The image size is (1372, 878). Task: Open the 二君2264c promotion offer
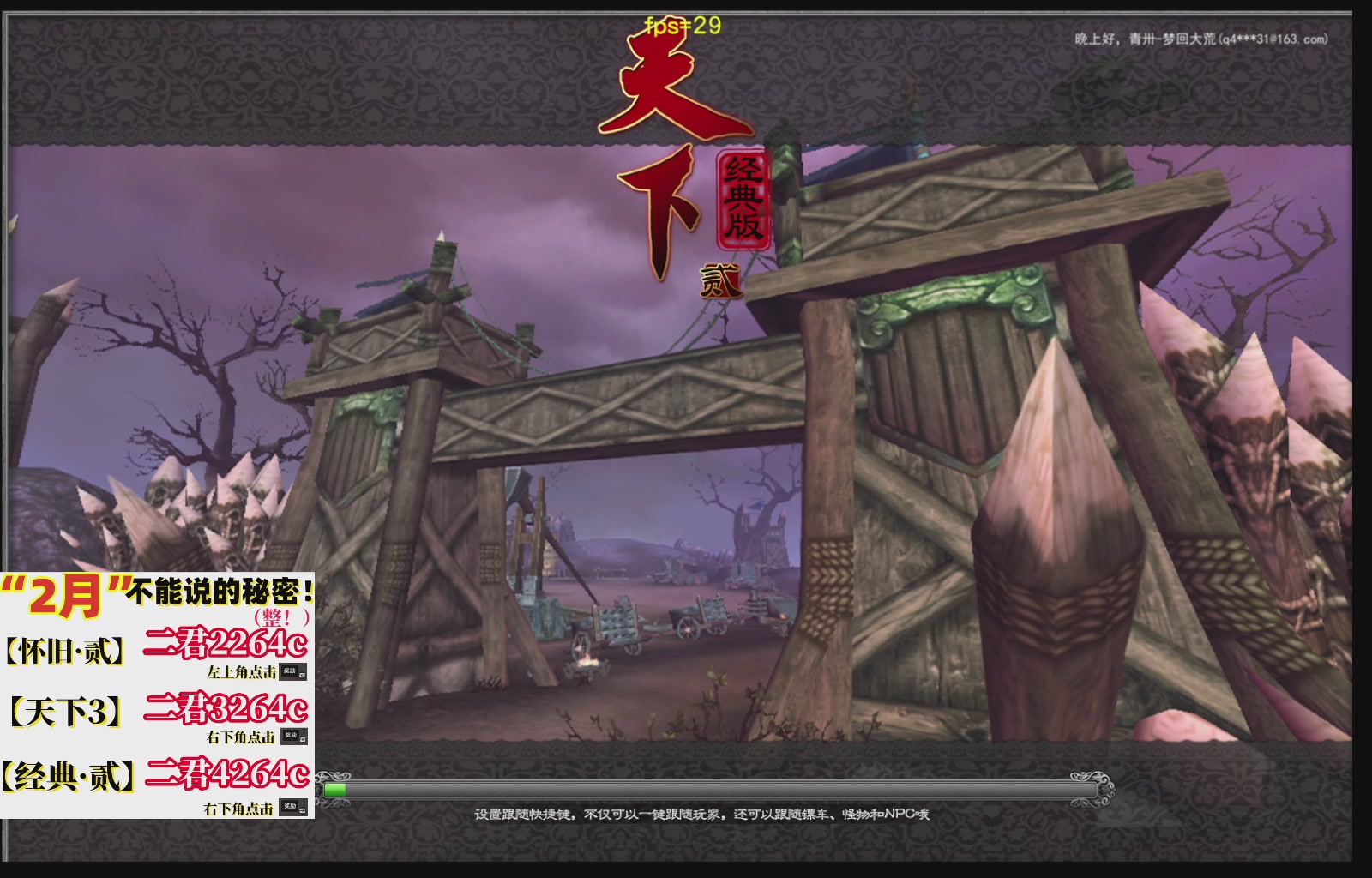click(x=226, y=643)
